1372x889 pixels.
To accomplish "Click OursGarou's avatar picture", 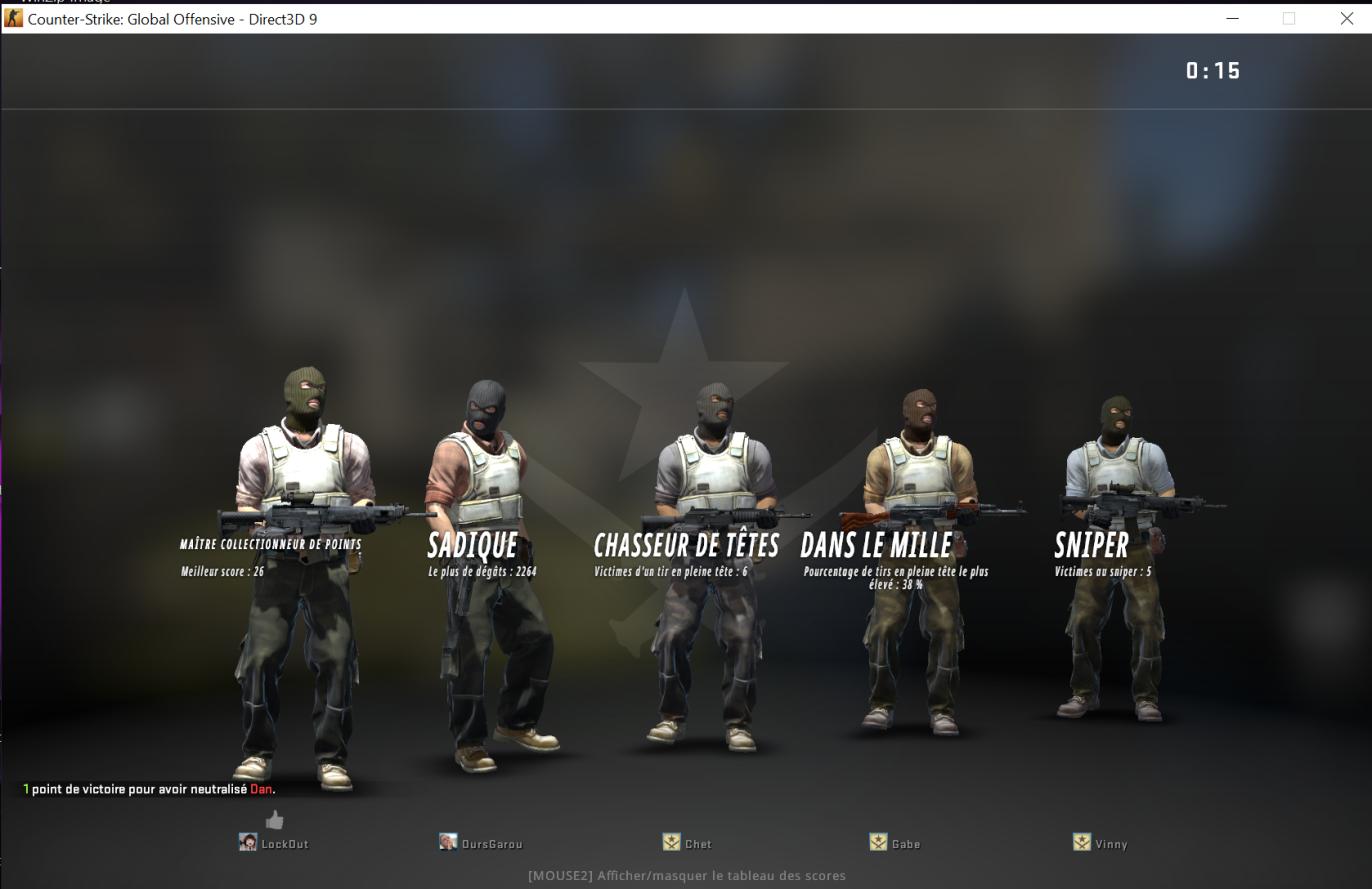I will click(x=449, y=842).
